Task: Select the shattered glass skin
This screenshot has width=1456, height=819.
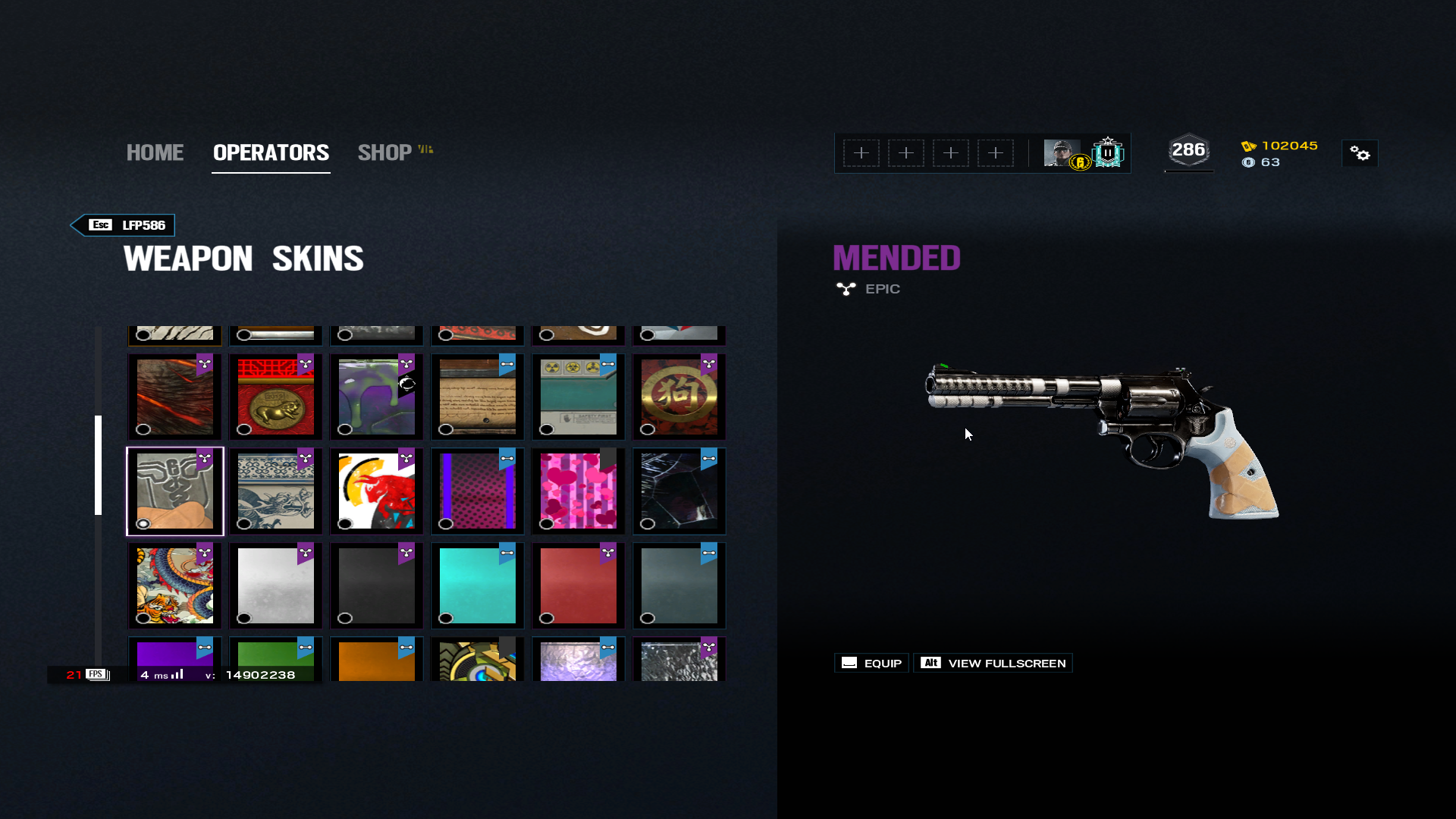Action: (x=679, y=491)
